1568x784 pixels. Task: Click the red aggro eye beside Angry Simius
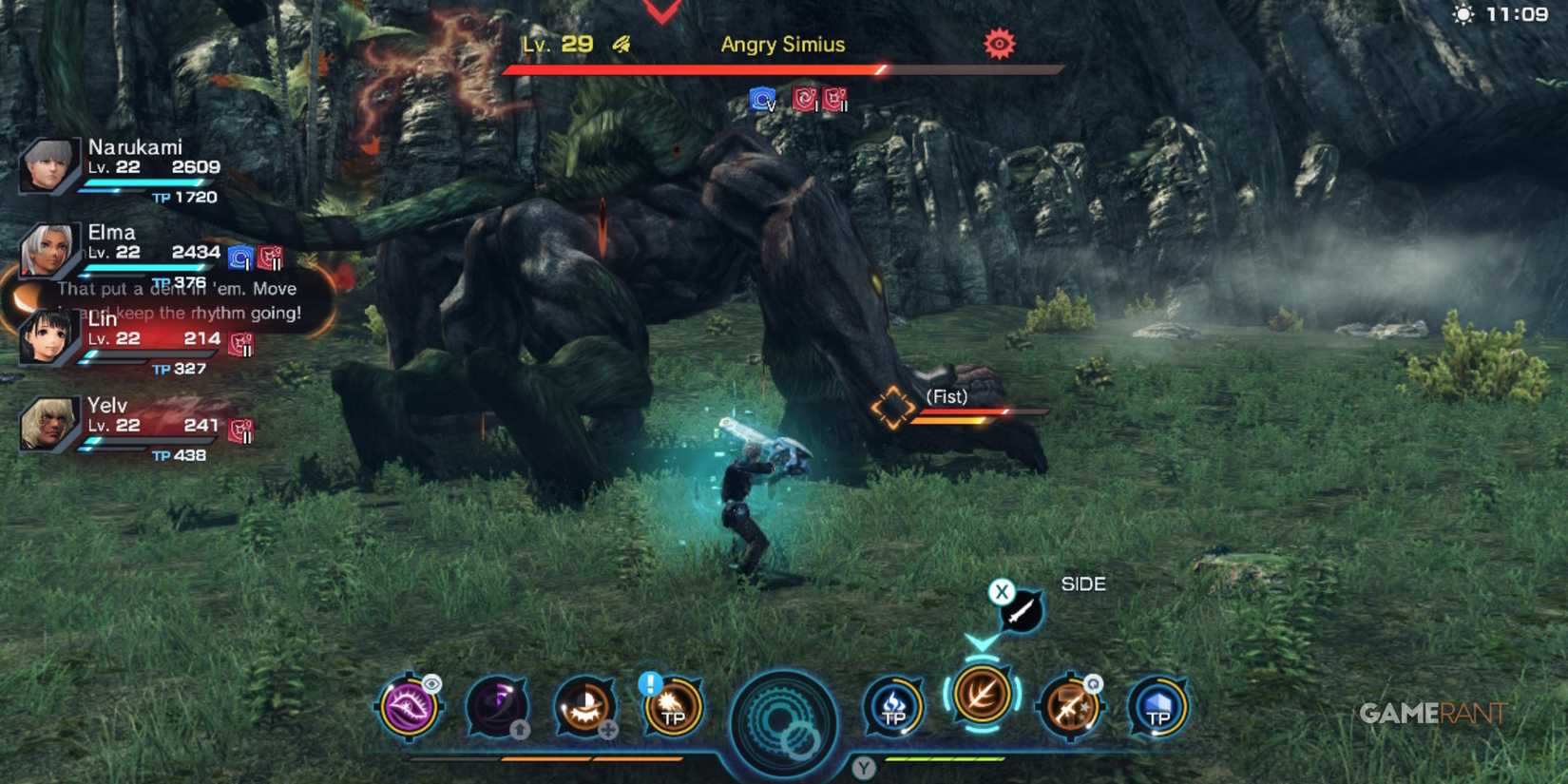coord(1001,43)
